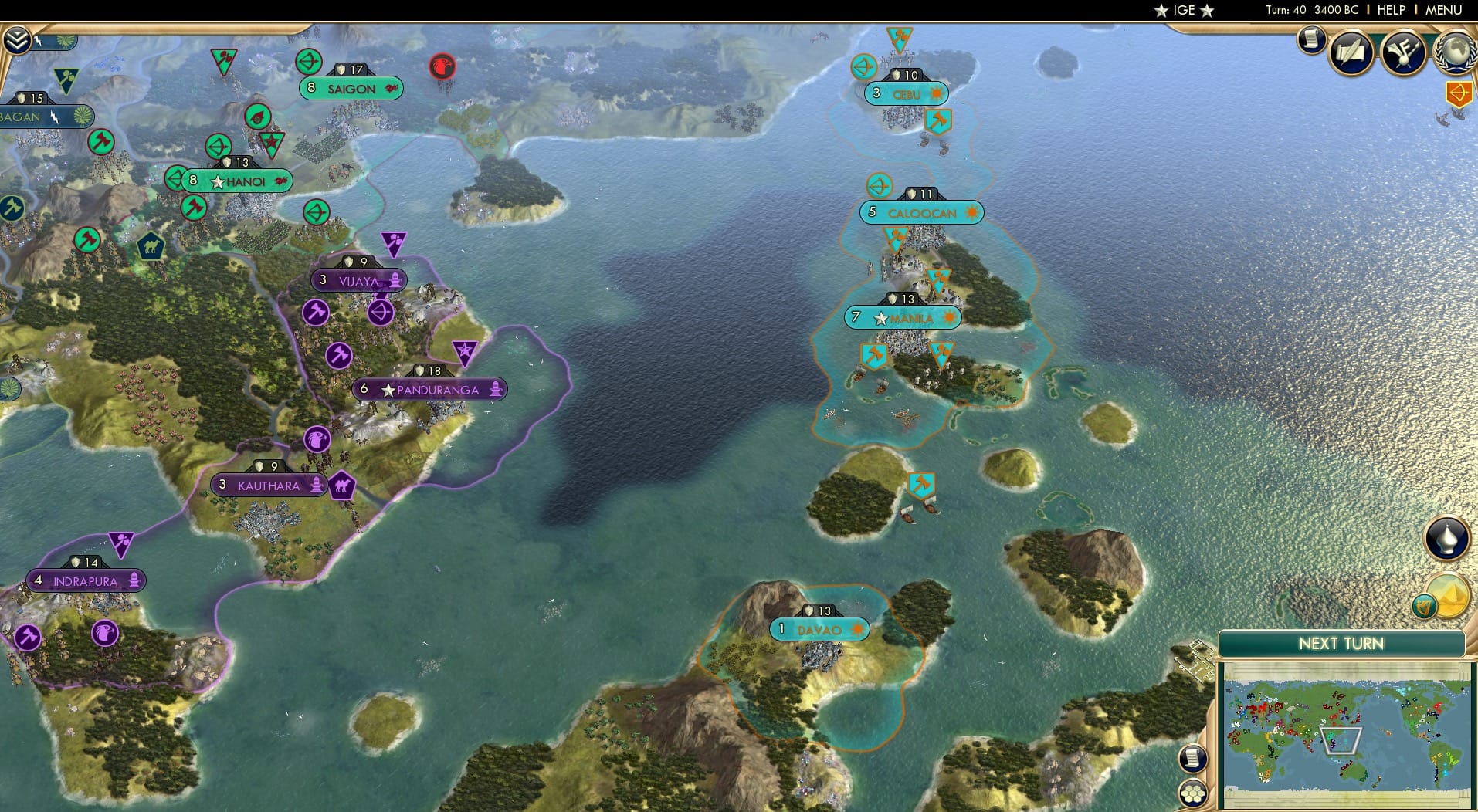Screen dimensions: 1478x812
Task: Open the Social Policies screen
Action: (x=1350, y=52)
